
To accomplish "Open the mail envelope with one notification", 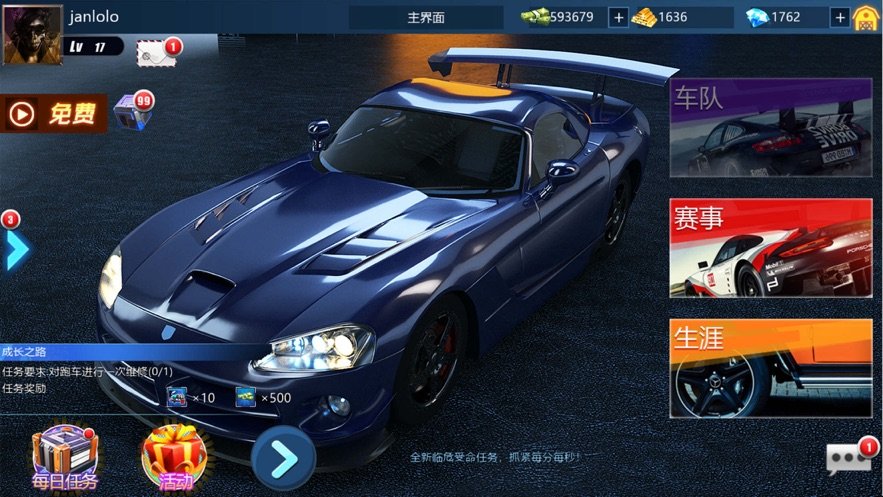I will 157,53.
